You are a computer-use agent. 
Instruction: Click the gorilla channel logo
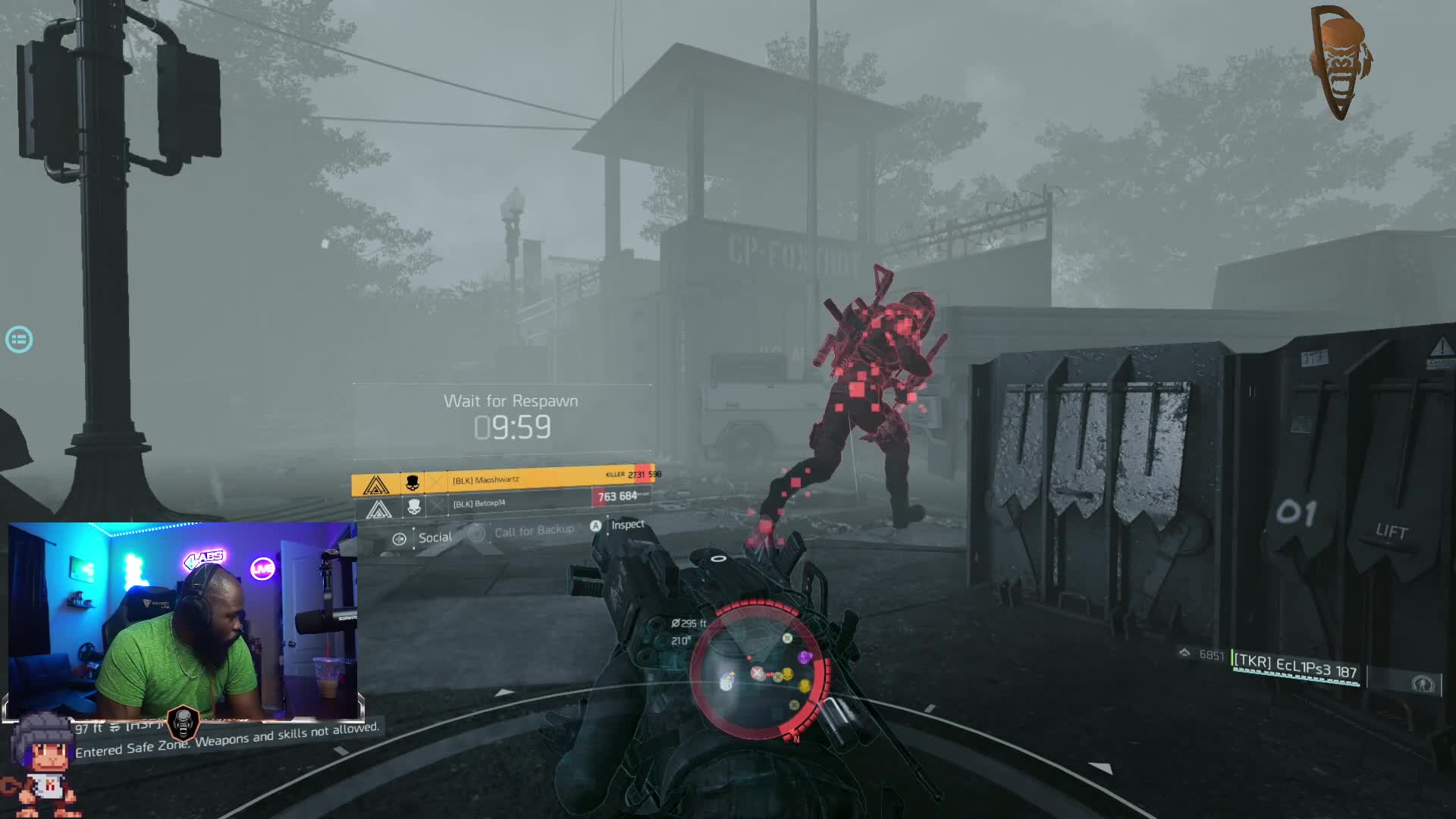pyautogui.click(x=1340, y=62)
